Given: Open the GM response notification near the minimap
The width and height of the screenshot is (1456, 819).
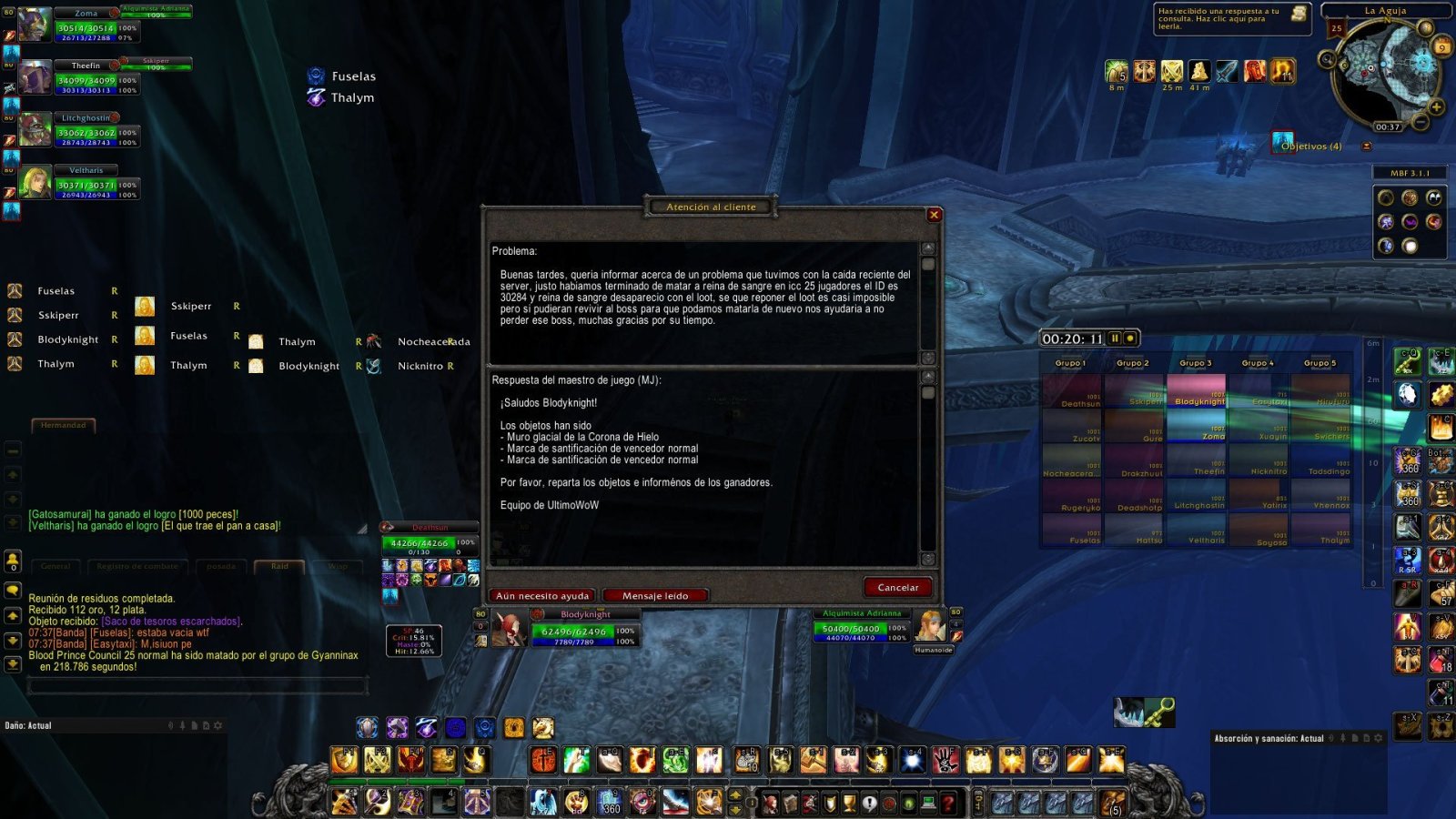Looking at the screenshot, I should click(1232, 19).
